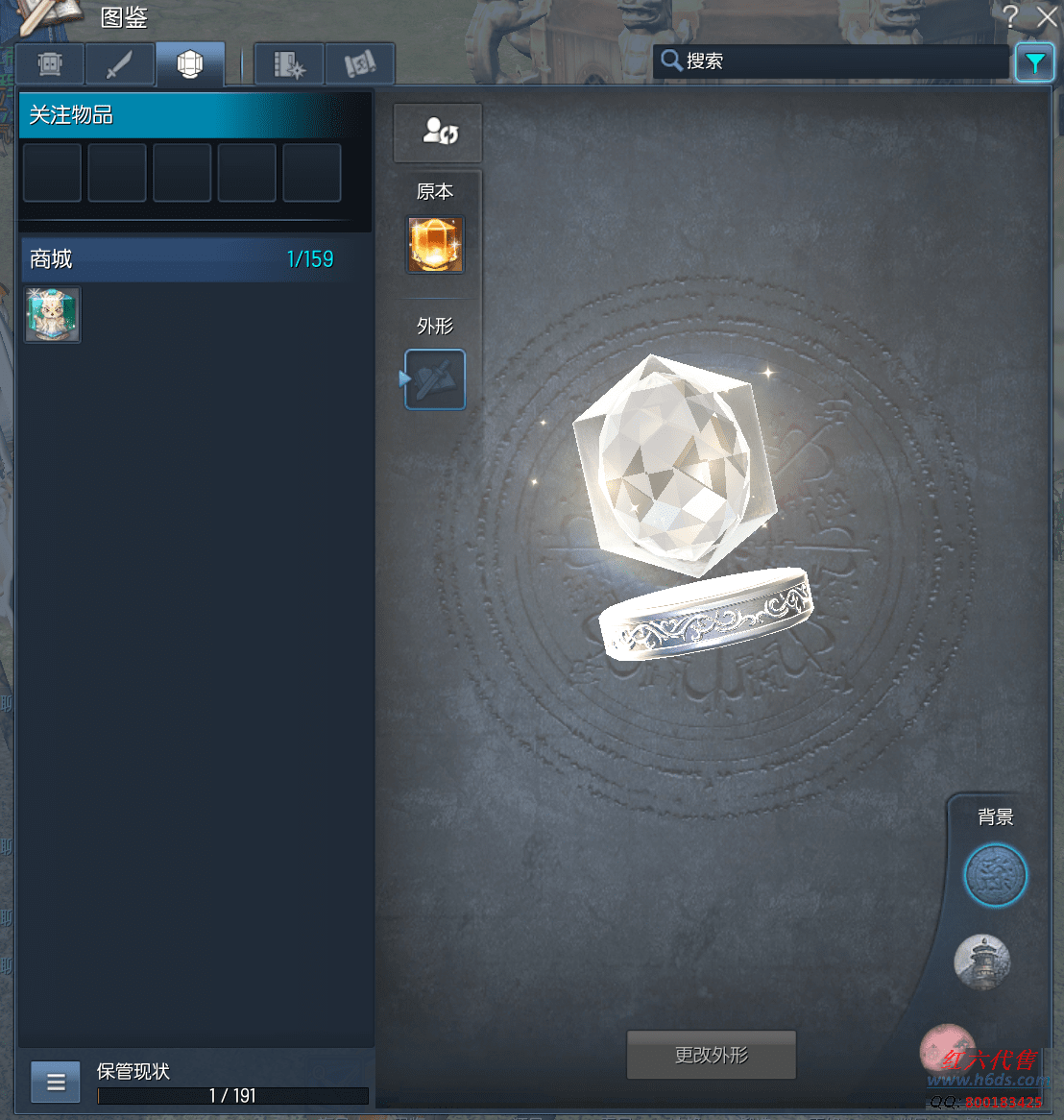Pick the temple scenery background
The width and height of the screenshot is (1064, 1120).
click(x=982, y=961)
